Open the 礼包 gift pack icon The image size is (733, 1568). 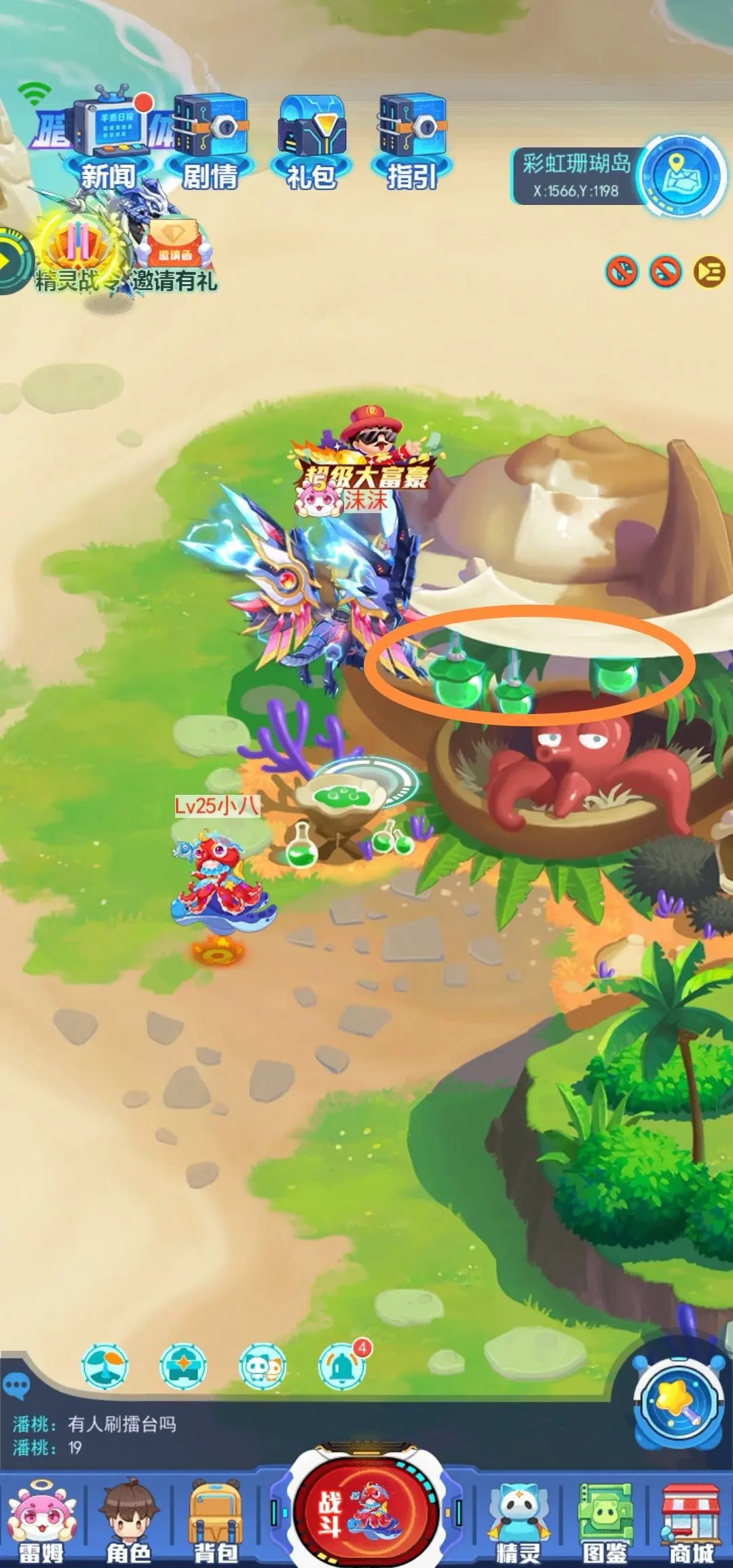[312, 139]
